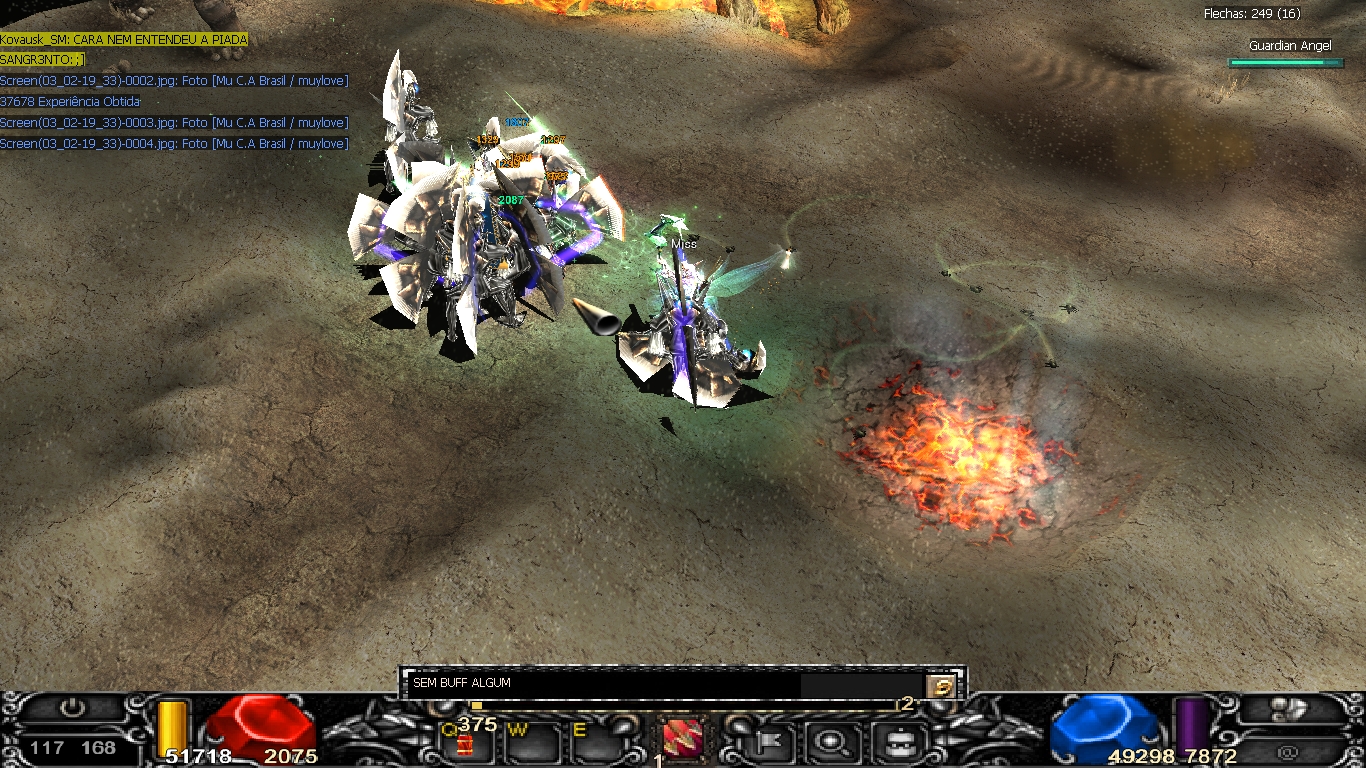The height and width of the screenshot is (768, 1366).
Task: Click the magnifying glass button
Action: pyautogui.click(x=830, y=742)
